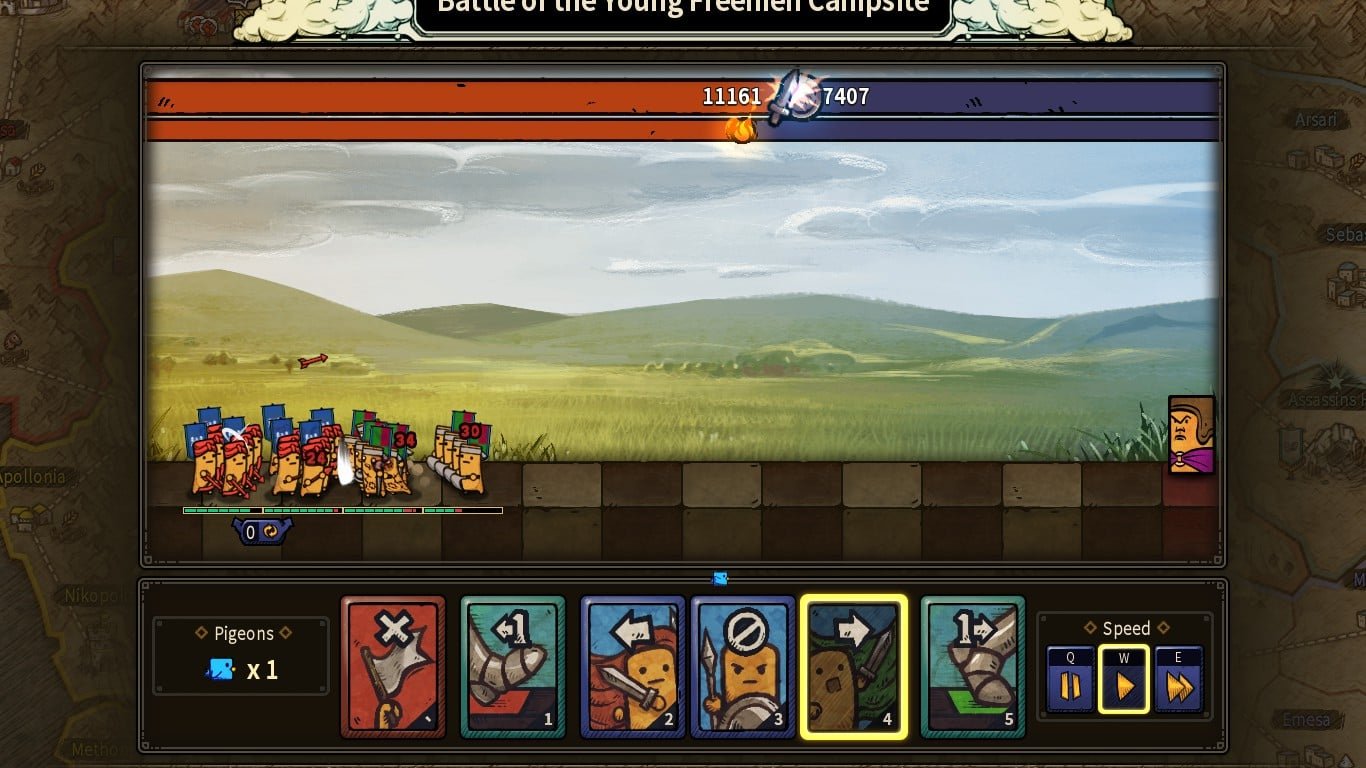Choose the horn card numbered 1

tap(513, 667)
